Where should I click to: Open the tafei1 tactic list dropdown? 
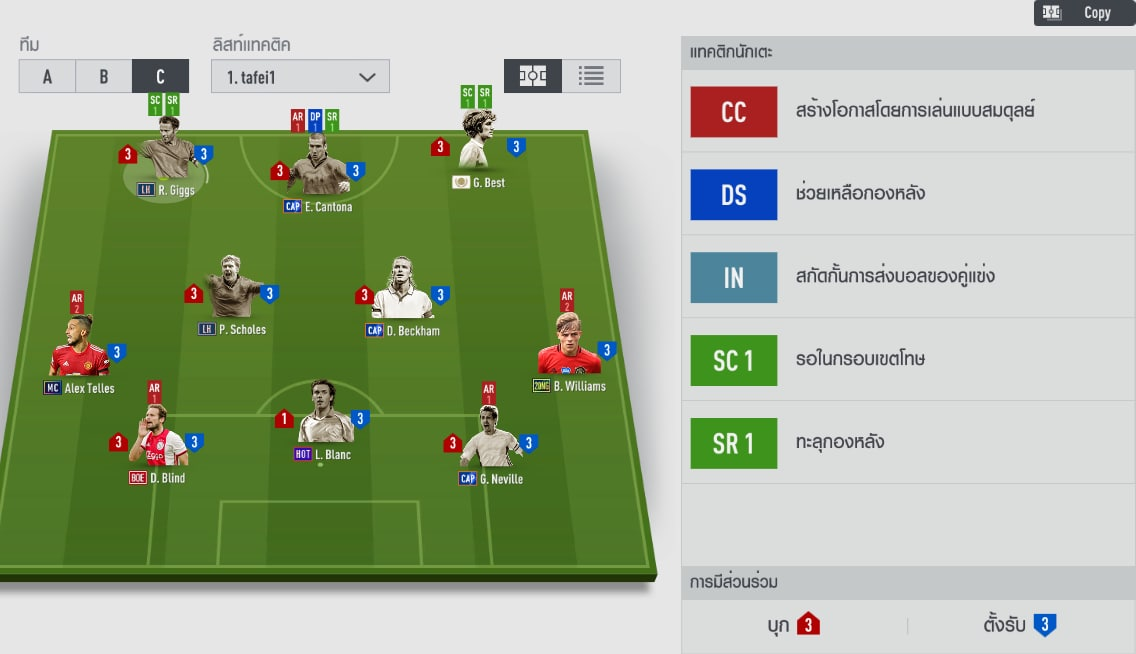tap(300, 77)
